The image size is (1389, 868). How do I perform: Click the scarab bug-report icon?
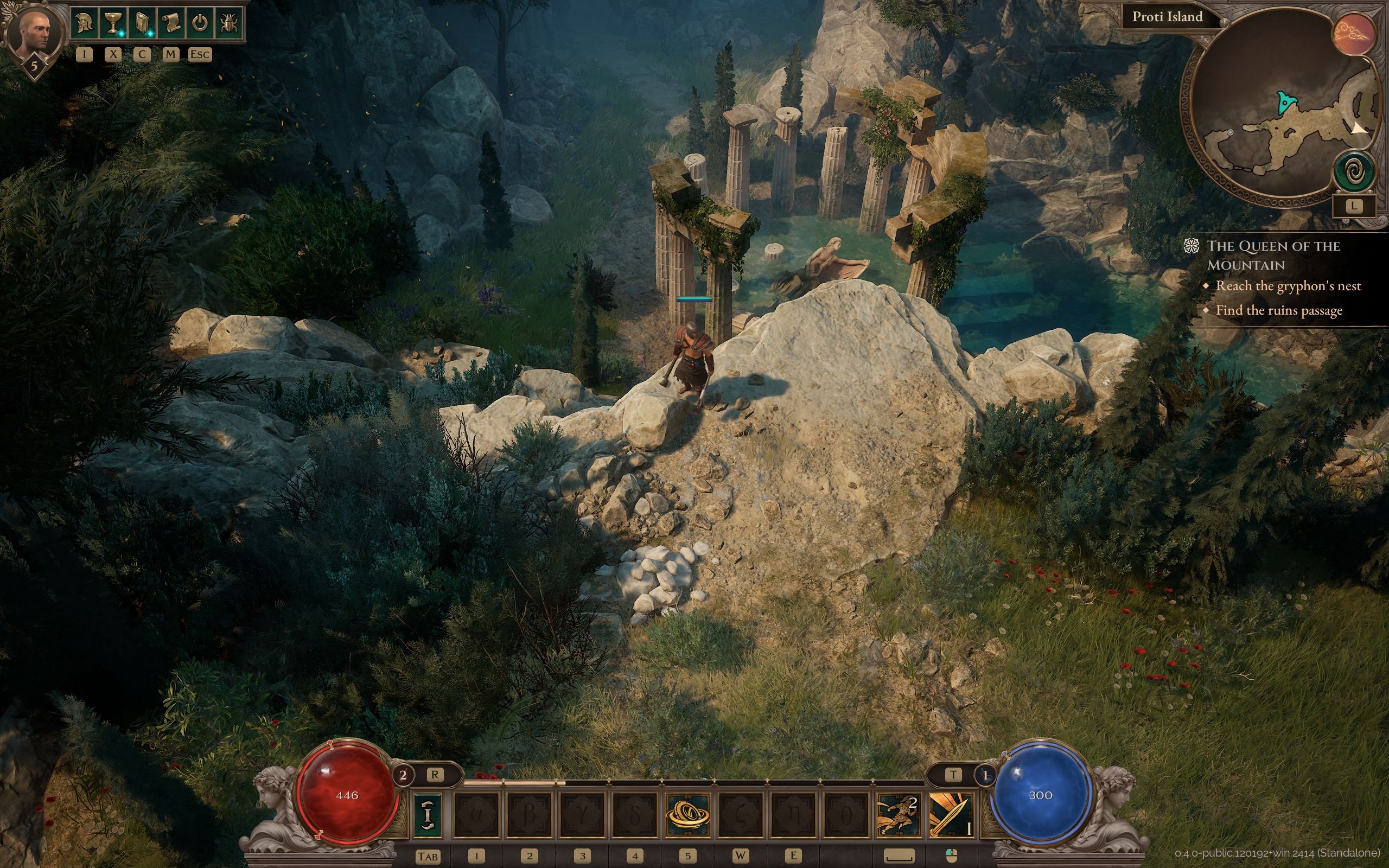(228, 24)
